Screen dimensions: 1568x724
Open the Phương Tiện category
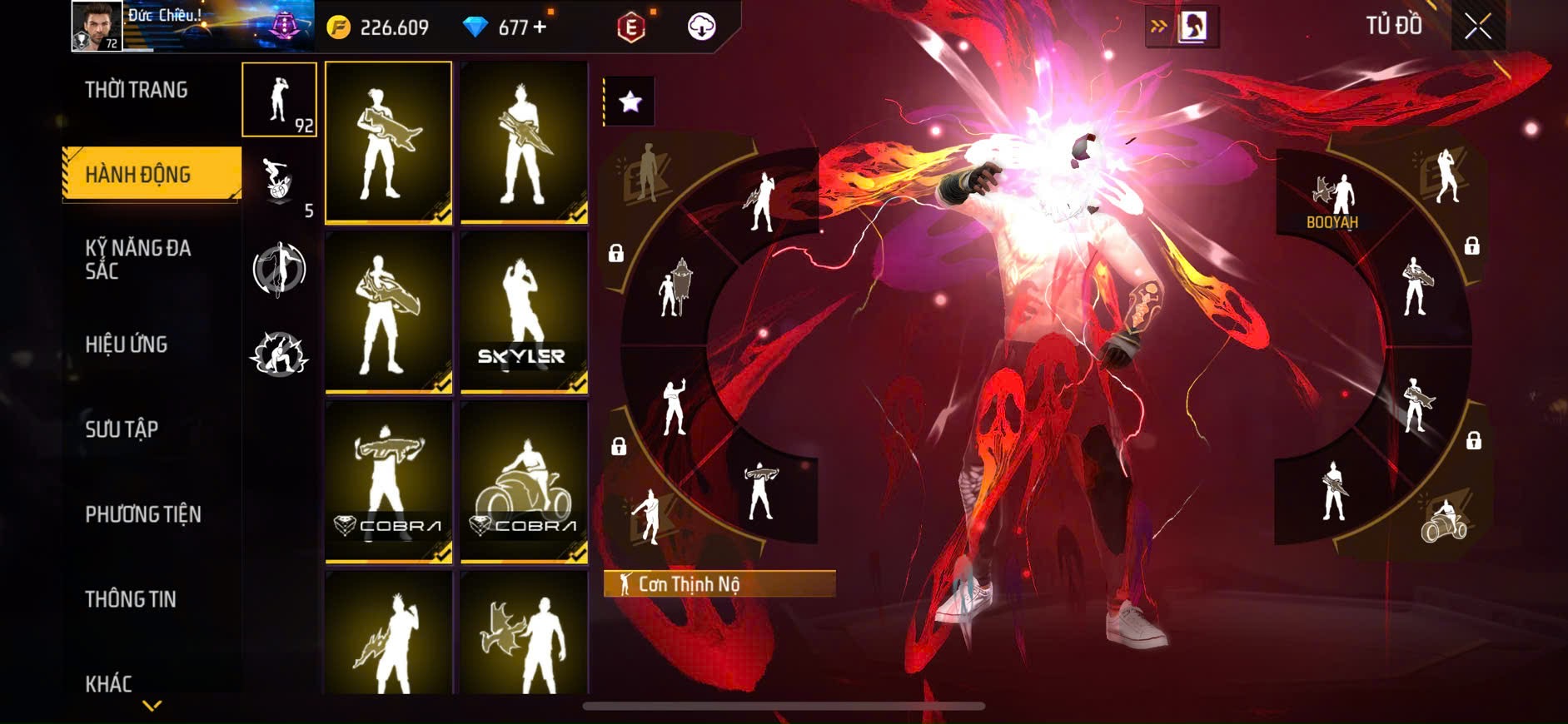coord(143,513)
